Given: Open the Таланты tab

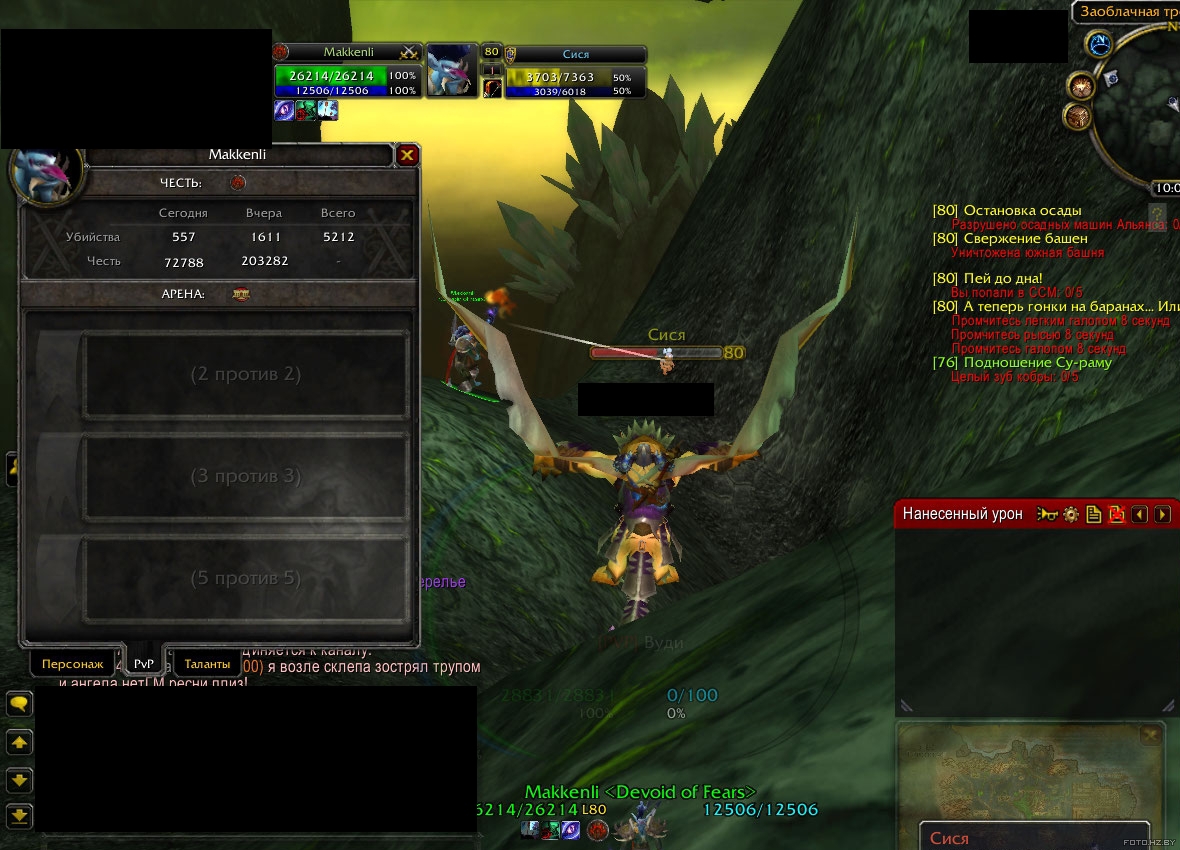Looking at the screenshot, I should (207, 664).
